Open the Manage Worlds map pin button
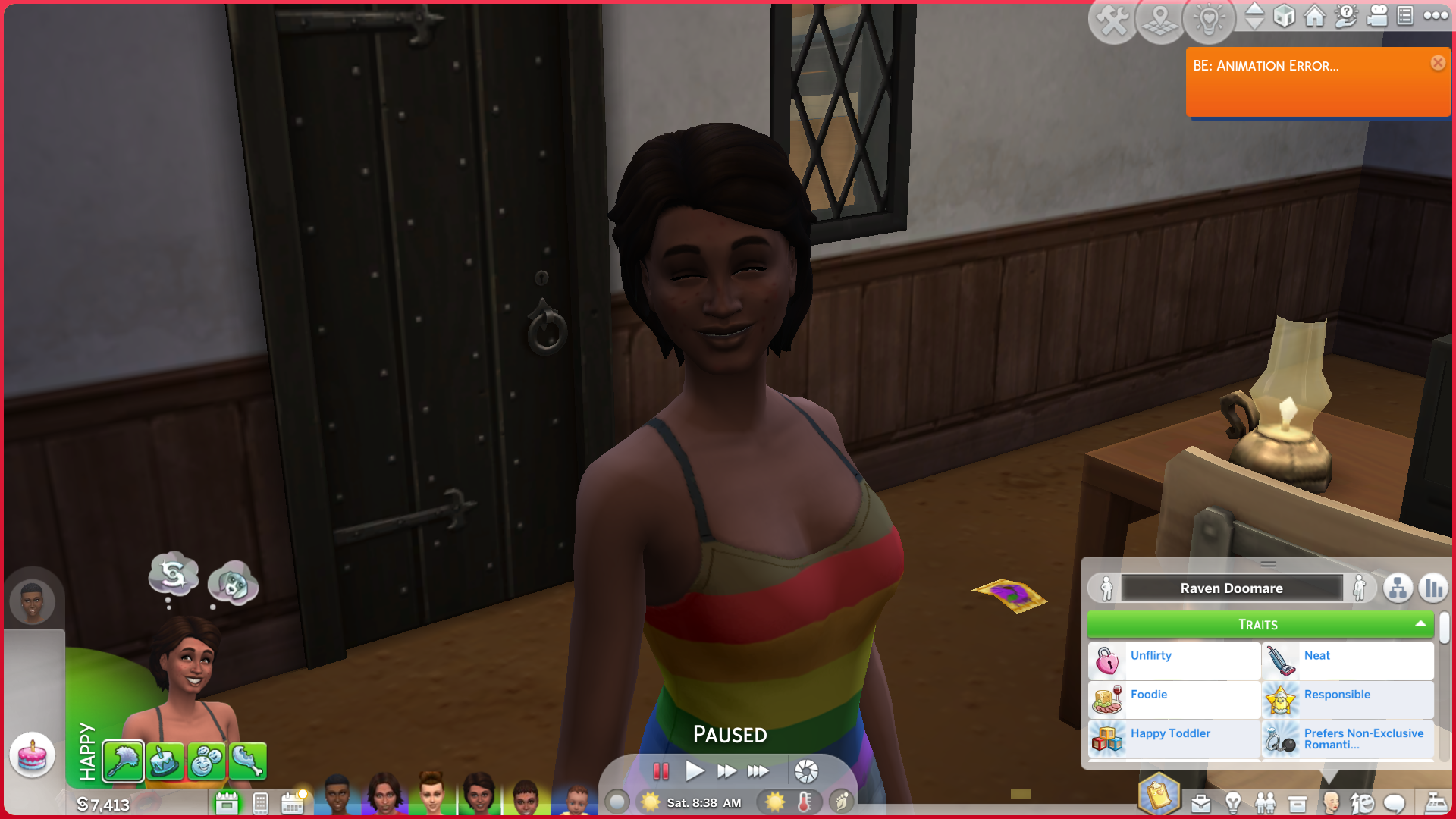The image size is (1456, 819). pos(1160,21)
